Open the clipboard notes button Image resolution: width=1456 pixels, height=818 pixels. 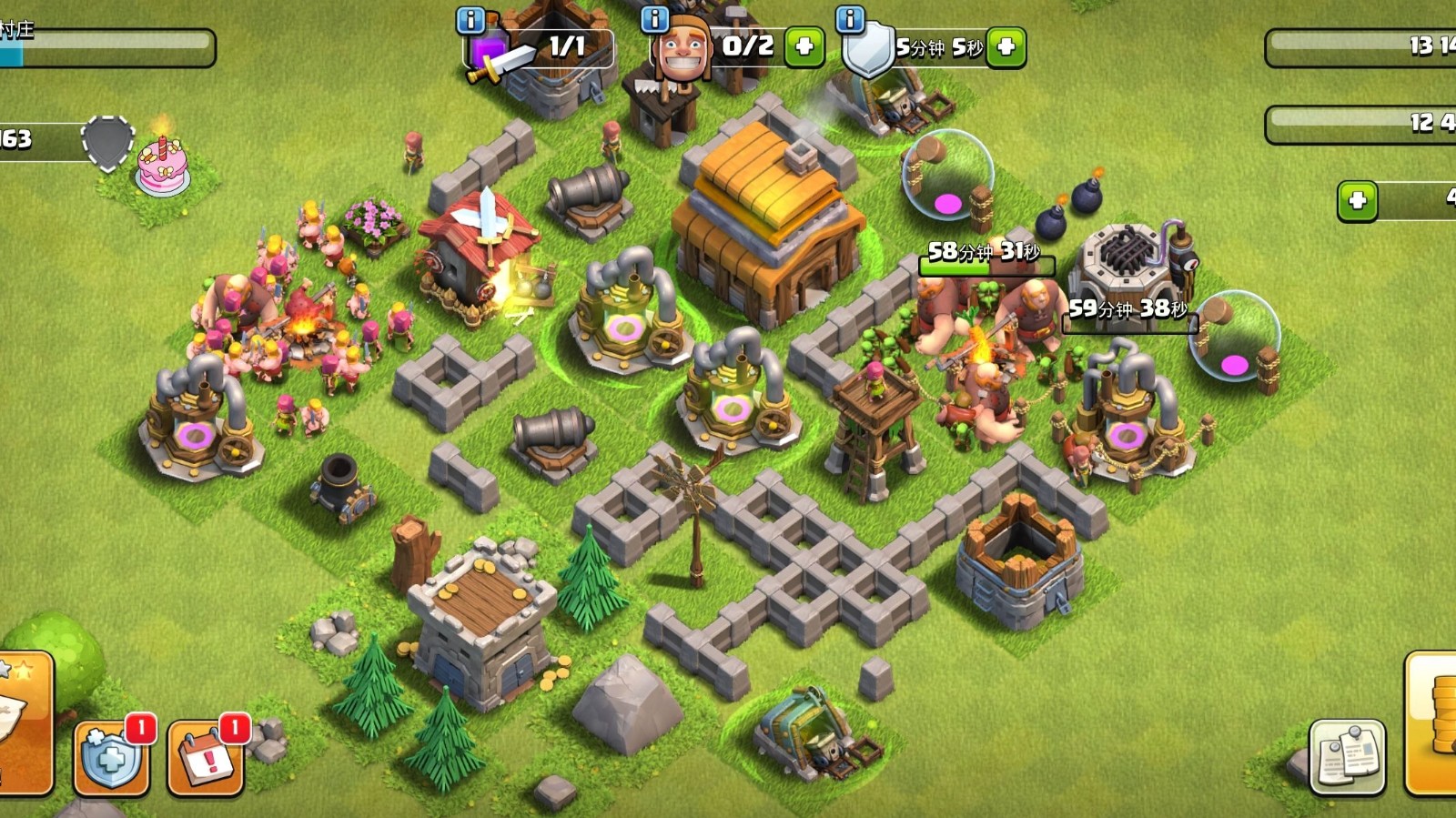click(x=1347, y=757)
